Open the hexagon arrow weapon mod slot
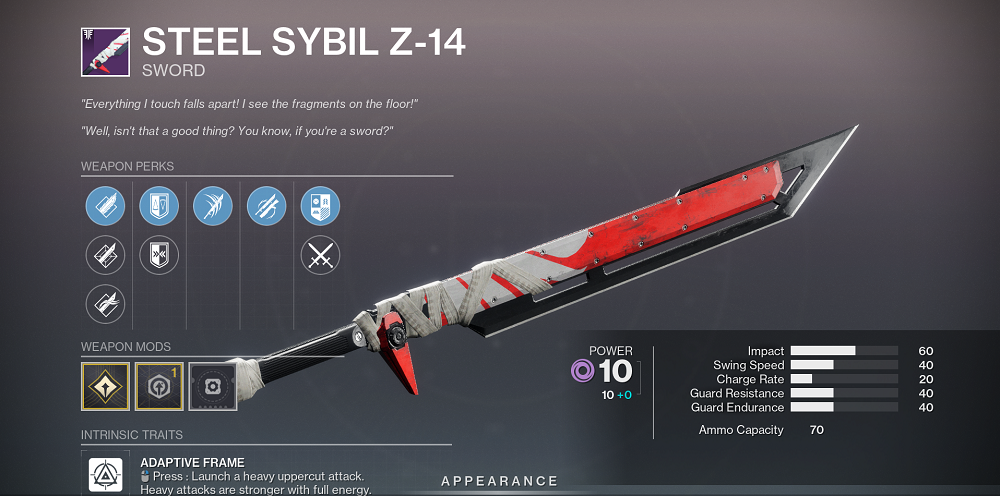The width and height of the screenshot is (1000, 496). 159,386
